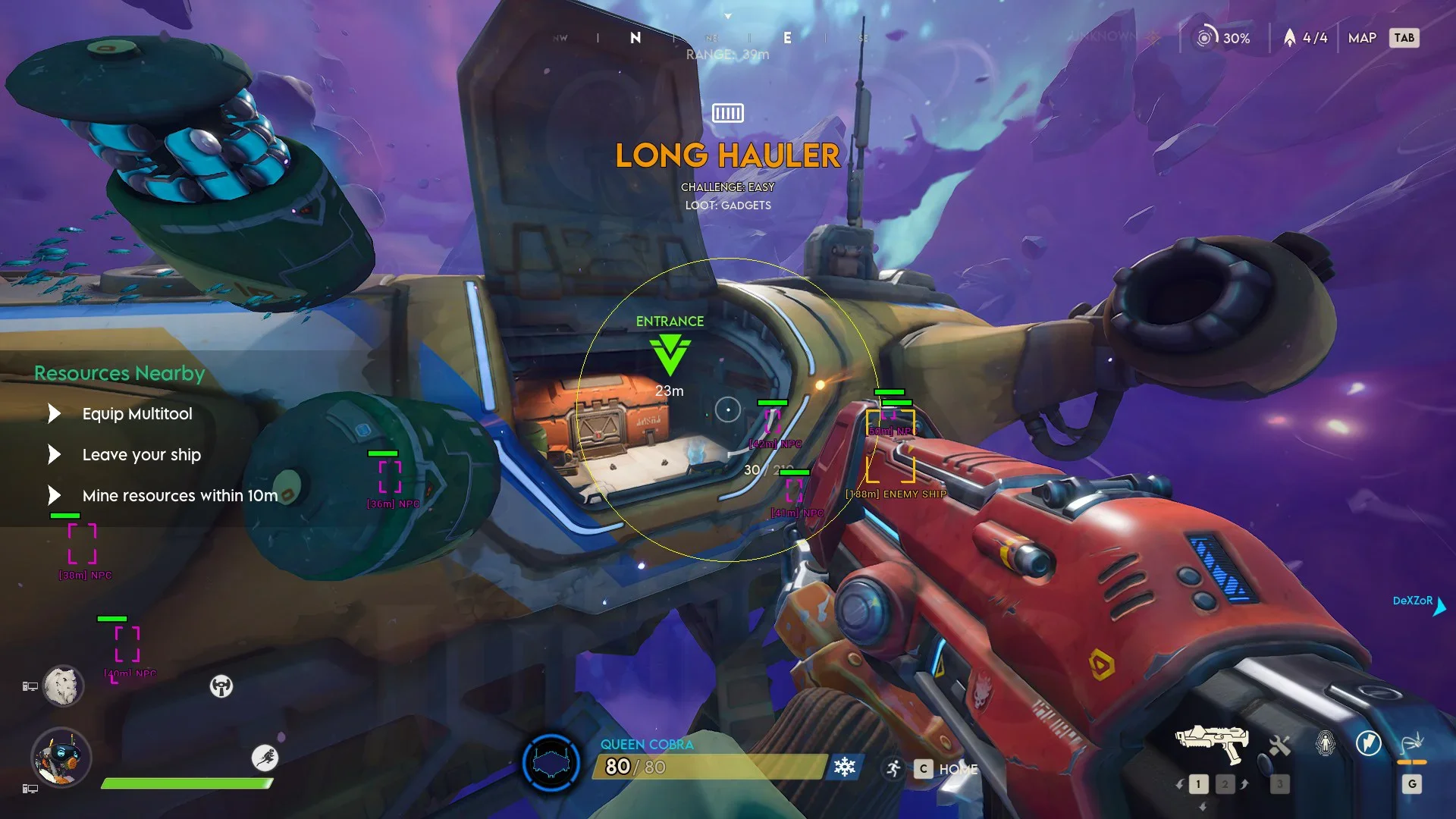Click the Queen Cobra ship emblem

click(551, 762)
